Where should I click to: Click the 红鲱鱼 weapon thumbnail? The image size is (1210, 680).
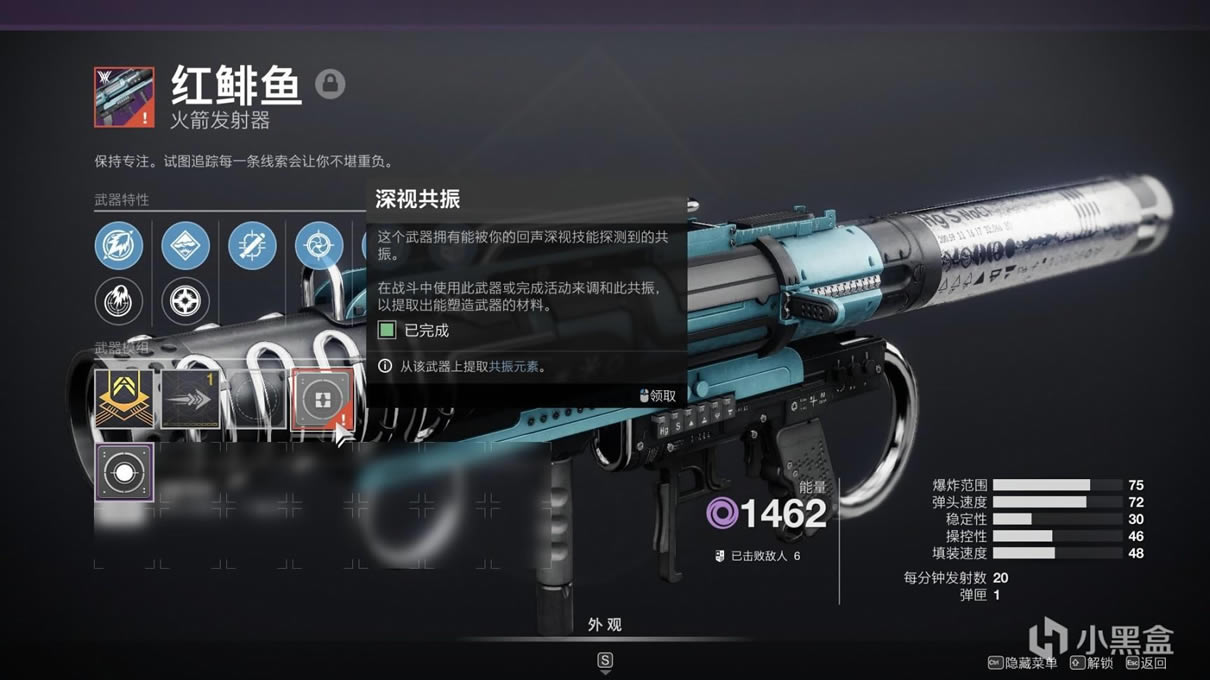(124, 97)
